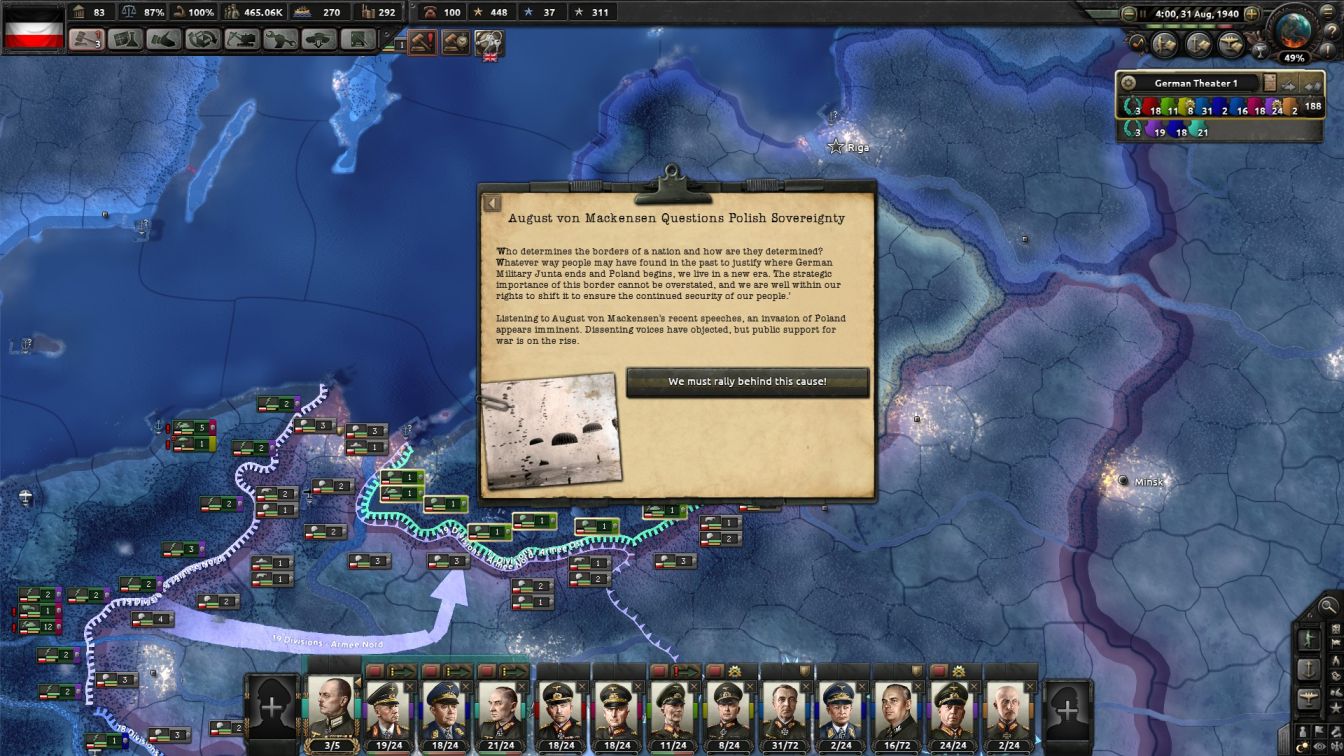Viewport: 1344px width, 756px height.
Task: Click the army experience icon showing 448
Action: coord(478,12)
